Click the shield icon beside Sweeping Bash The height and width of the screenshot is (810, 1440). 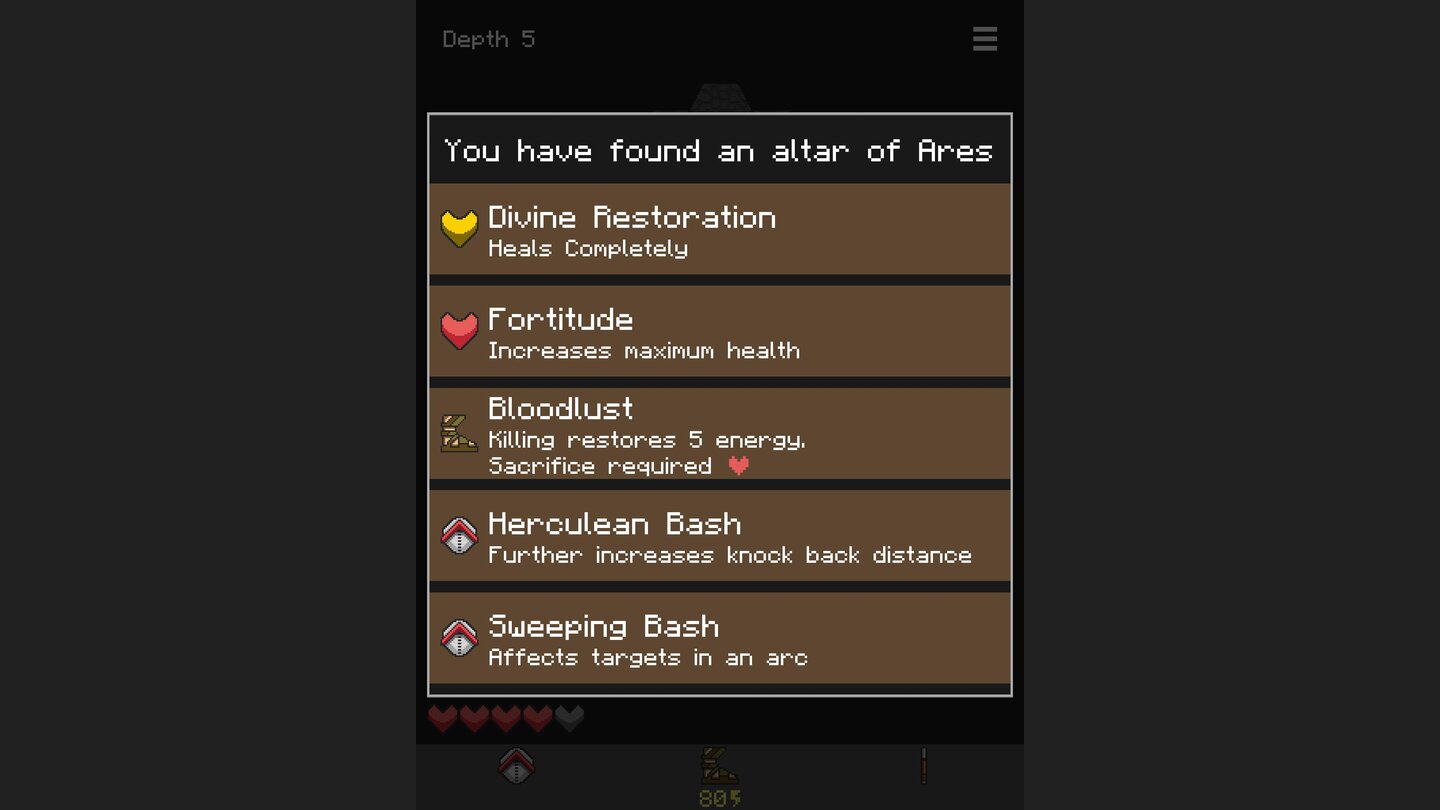point(459,638)
